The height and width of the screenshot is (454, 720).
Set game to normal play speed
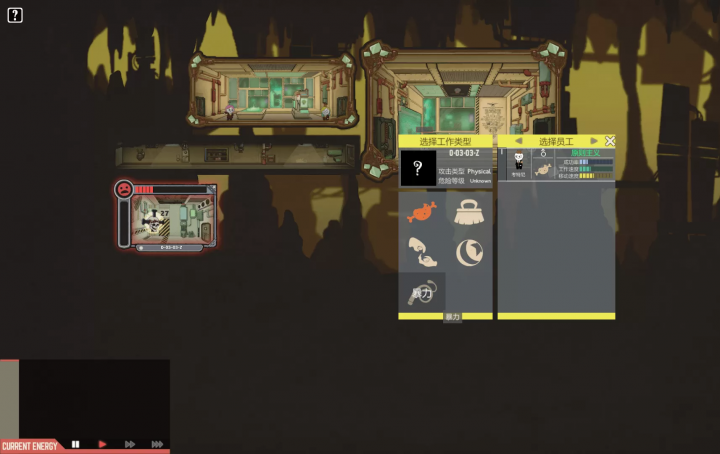(102, 444)
